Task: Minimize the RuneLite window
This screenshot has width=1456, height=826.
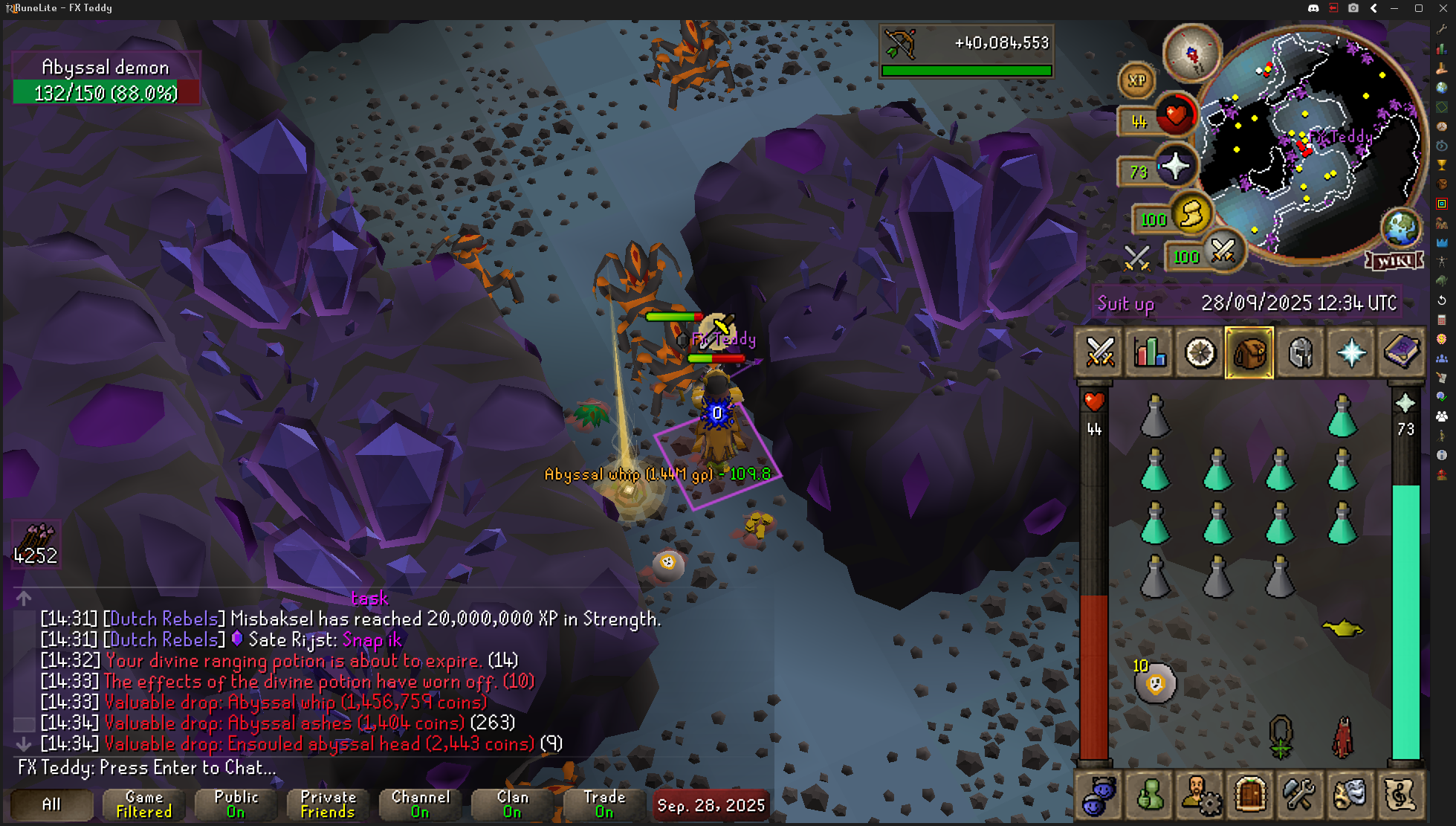Action: coord(1394,8)
